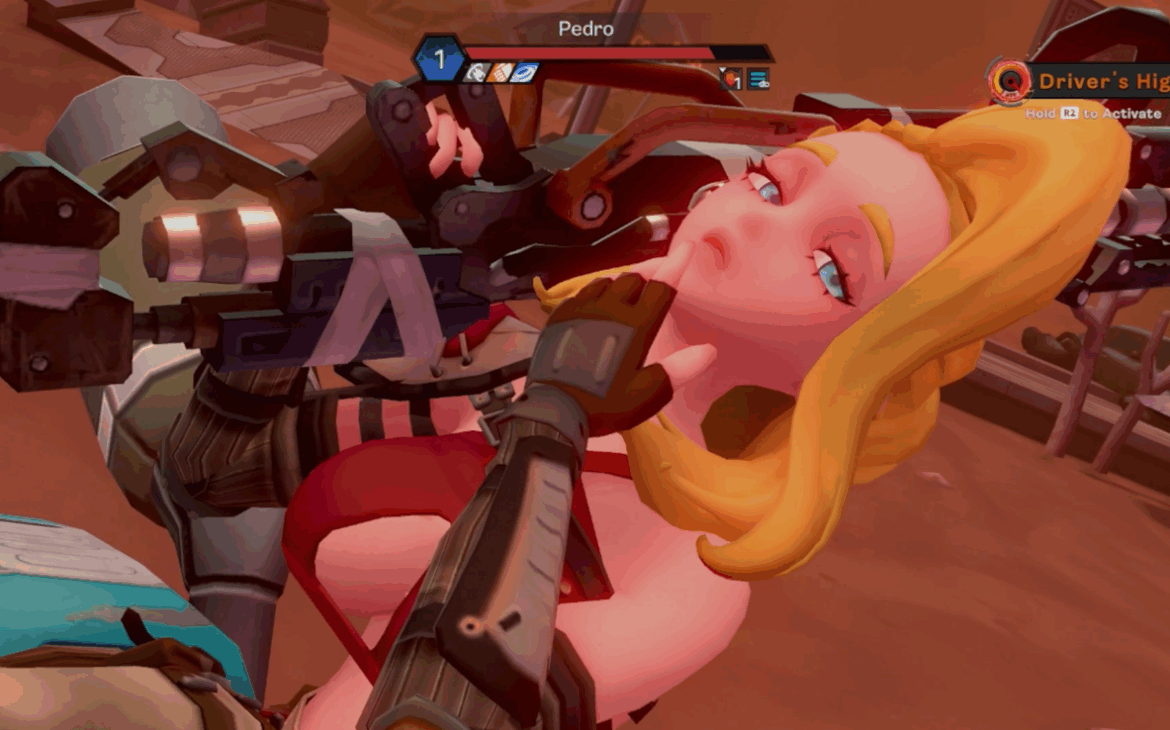Select the red shield icon with number 1

(x=732, y=79)
